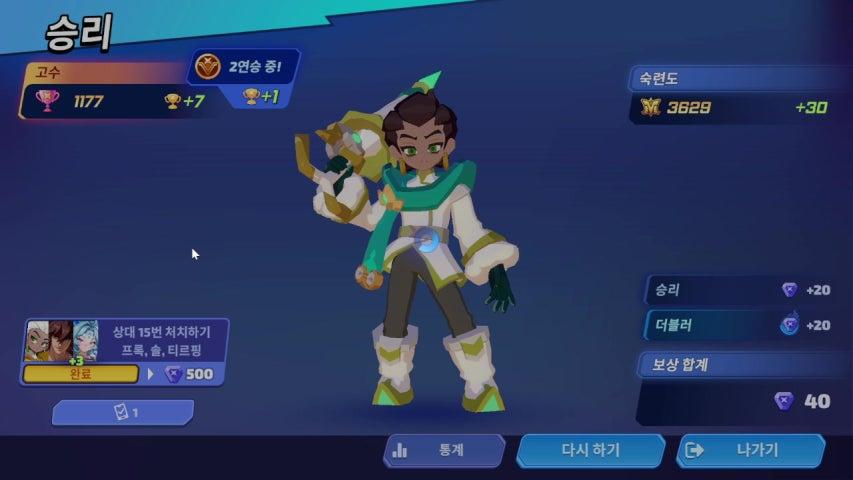
Task: Click the 완료 quest completion bar
Action: 80,374
